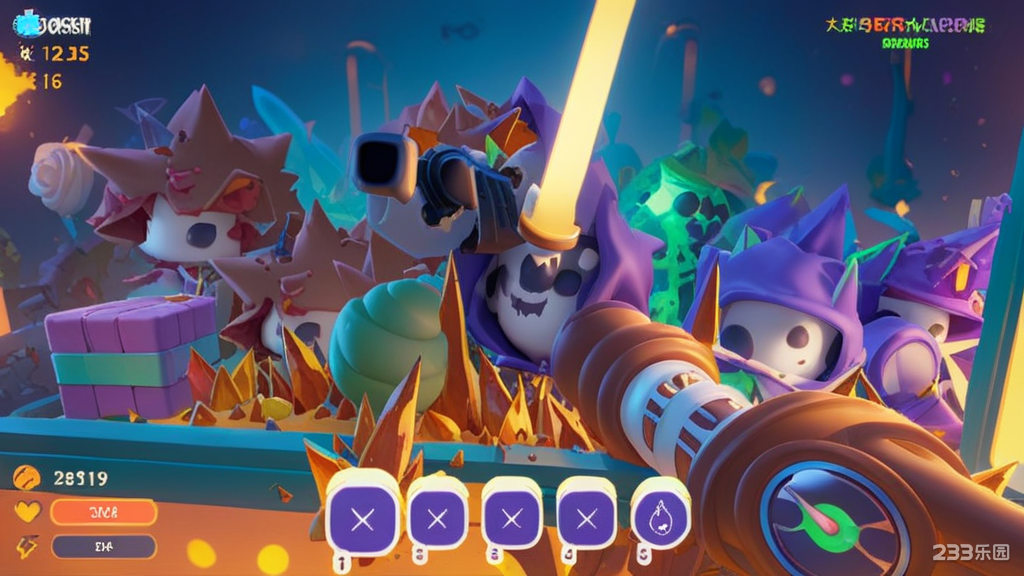Select the hotbar slot with the droplet icon
The image size is (1024, 576).
pyautogui.click(x=661, y=517)
